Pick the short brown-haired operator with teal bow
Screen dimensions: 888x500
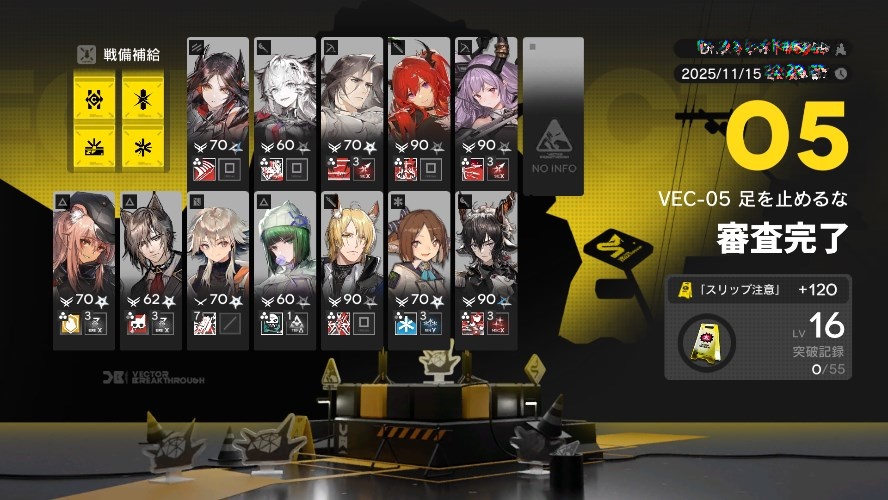coord(419,268)
